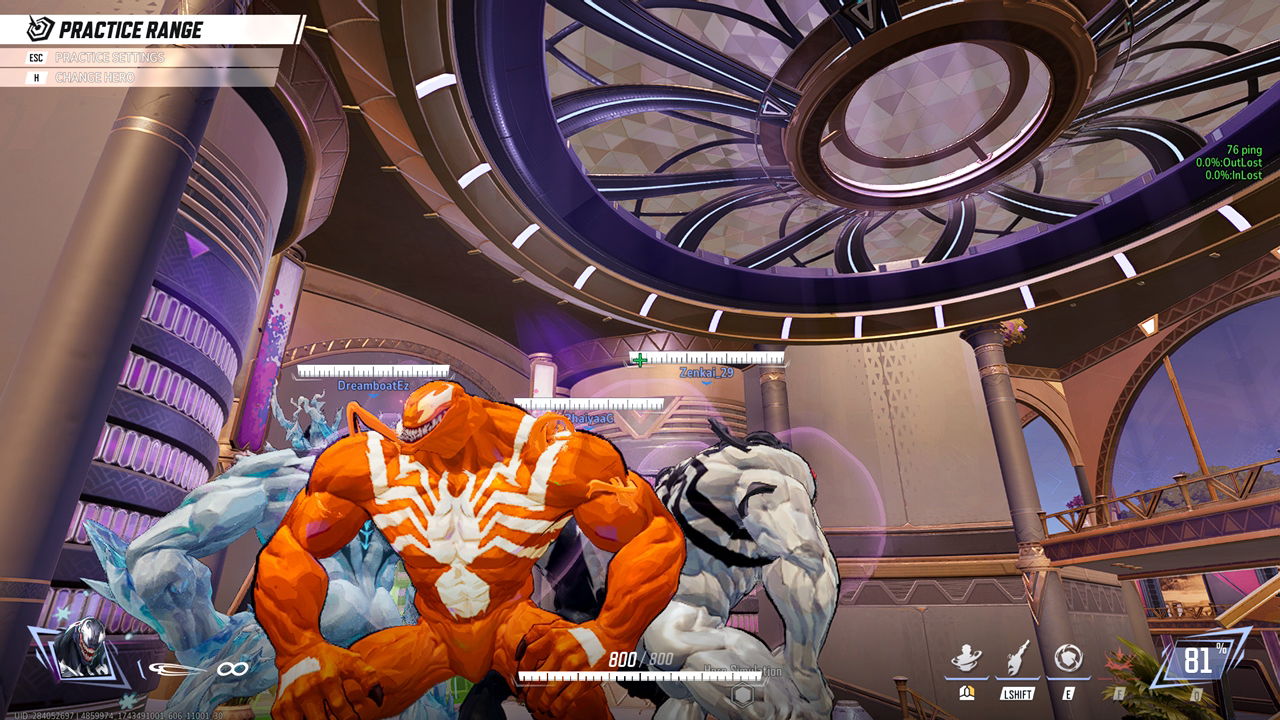
Task: Click ZhaiyaaC's player name
Action: pos(588,418)
